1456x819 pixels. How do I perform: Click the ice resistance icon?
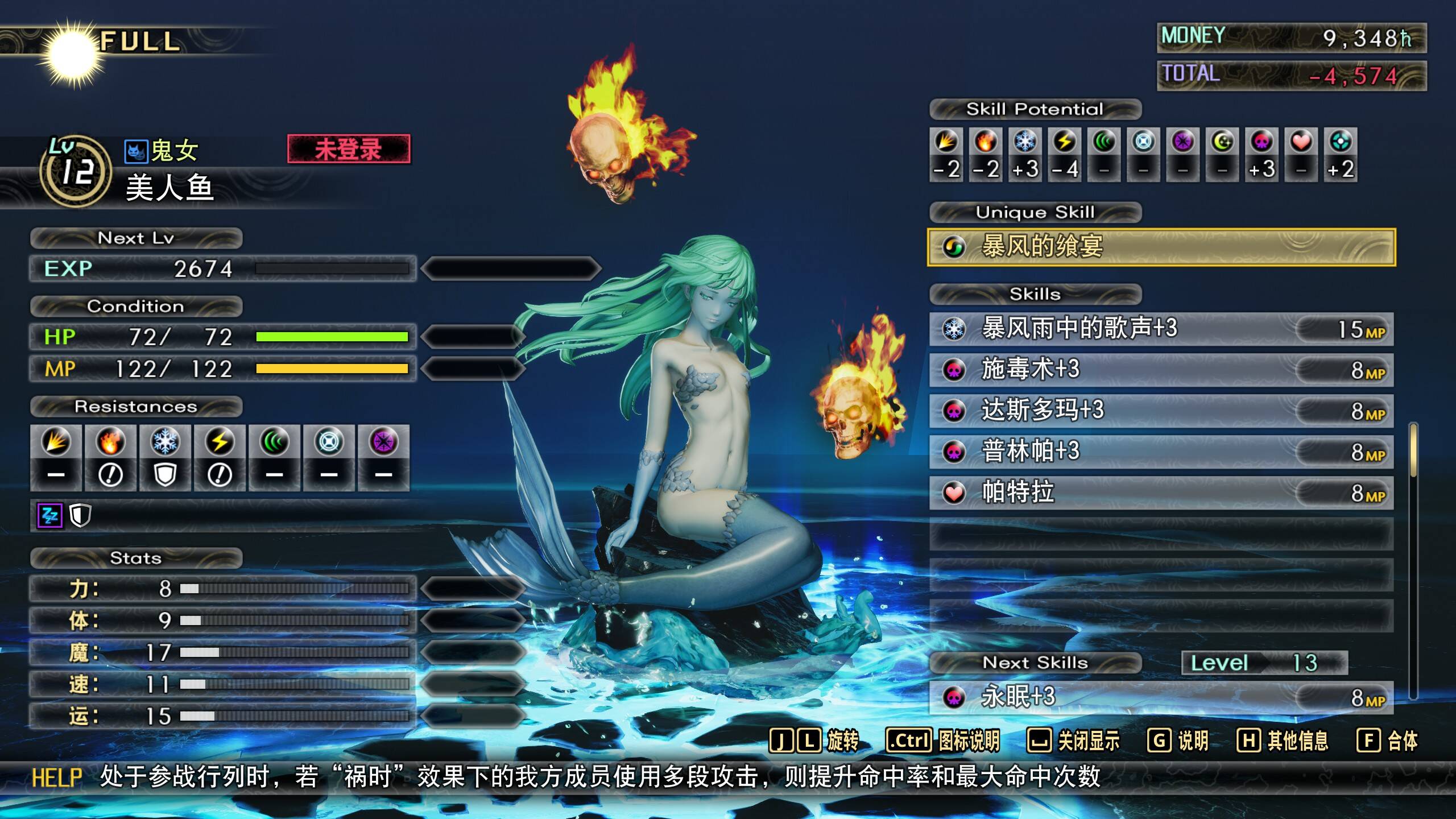(x=165, y=442)
